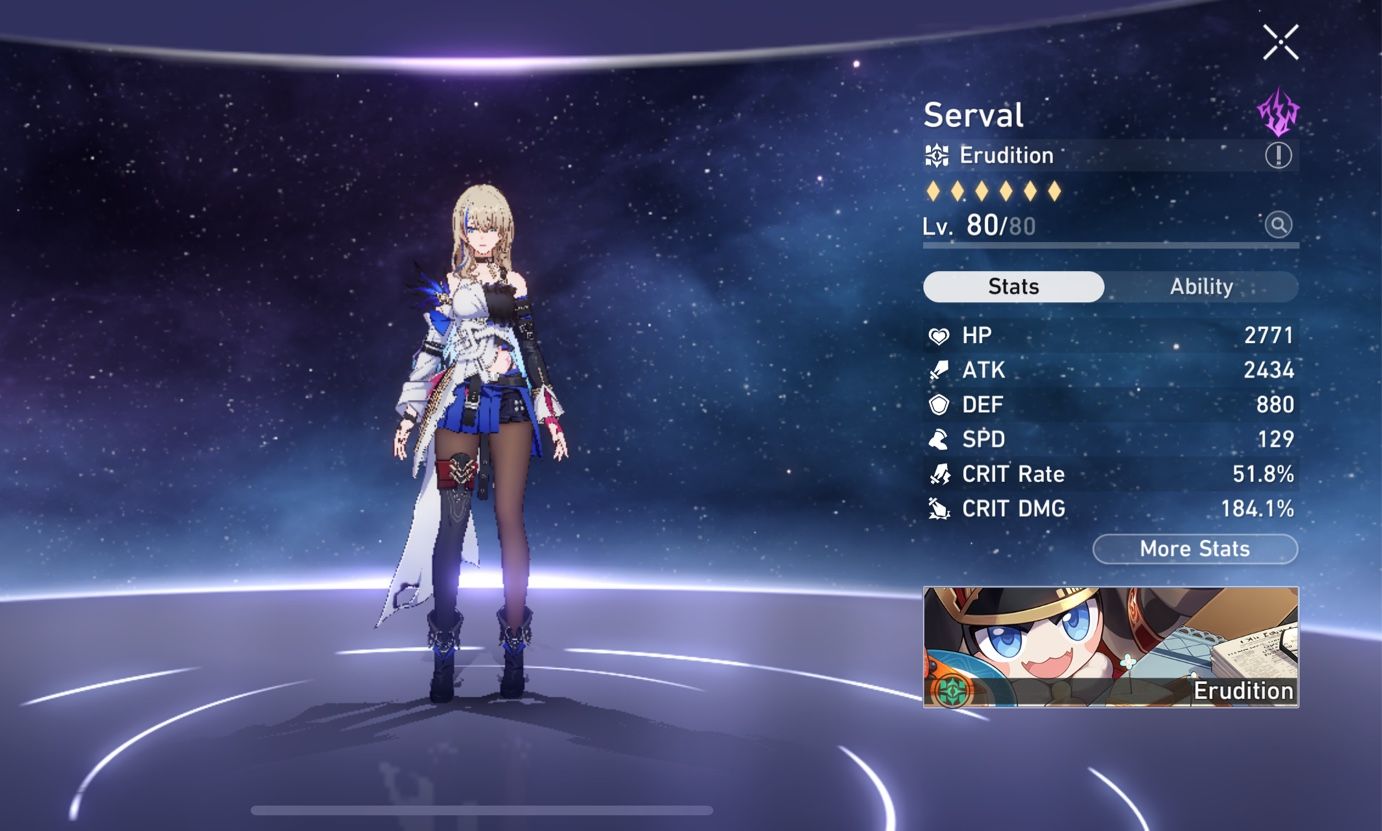Select the Erudition path icon next to the path label
The image size is (1382, 831).
(936, 155)
